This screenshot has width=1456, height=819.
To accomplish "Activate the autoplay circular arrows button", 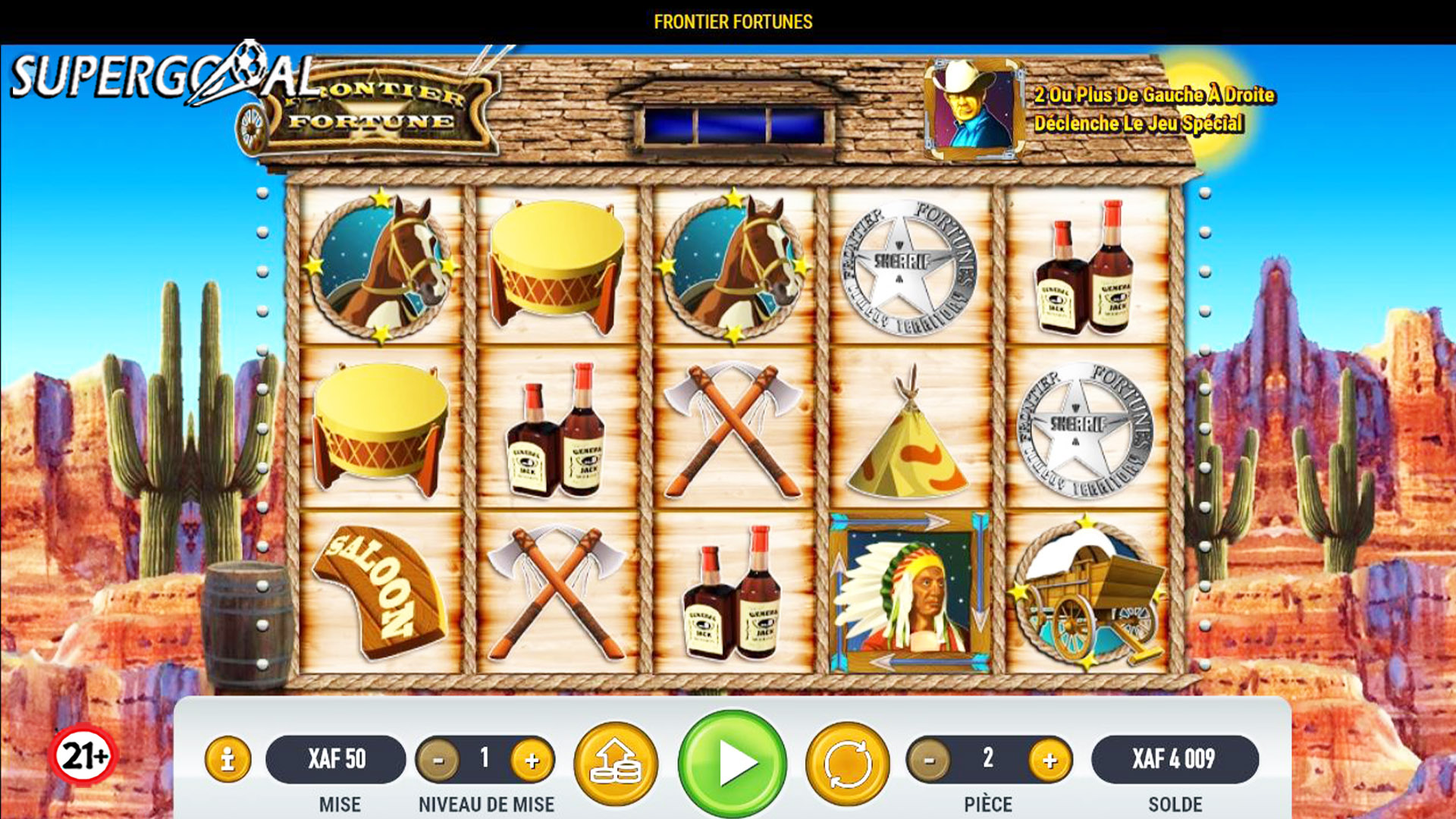I will pyautogui.click(x=847, y=763).
